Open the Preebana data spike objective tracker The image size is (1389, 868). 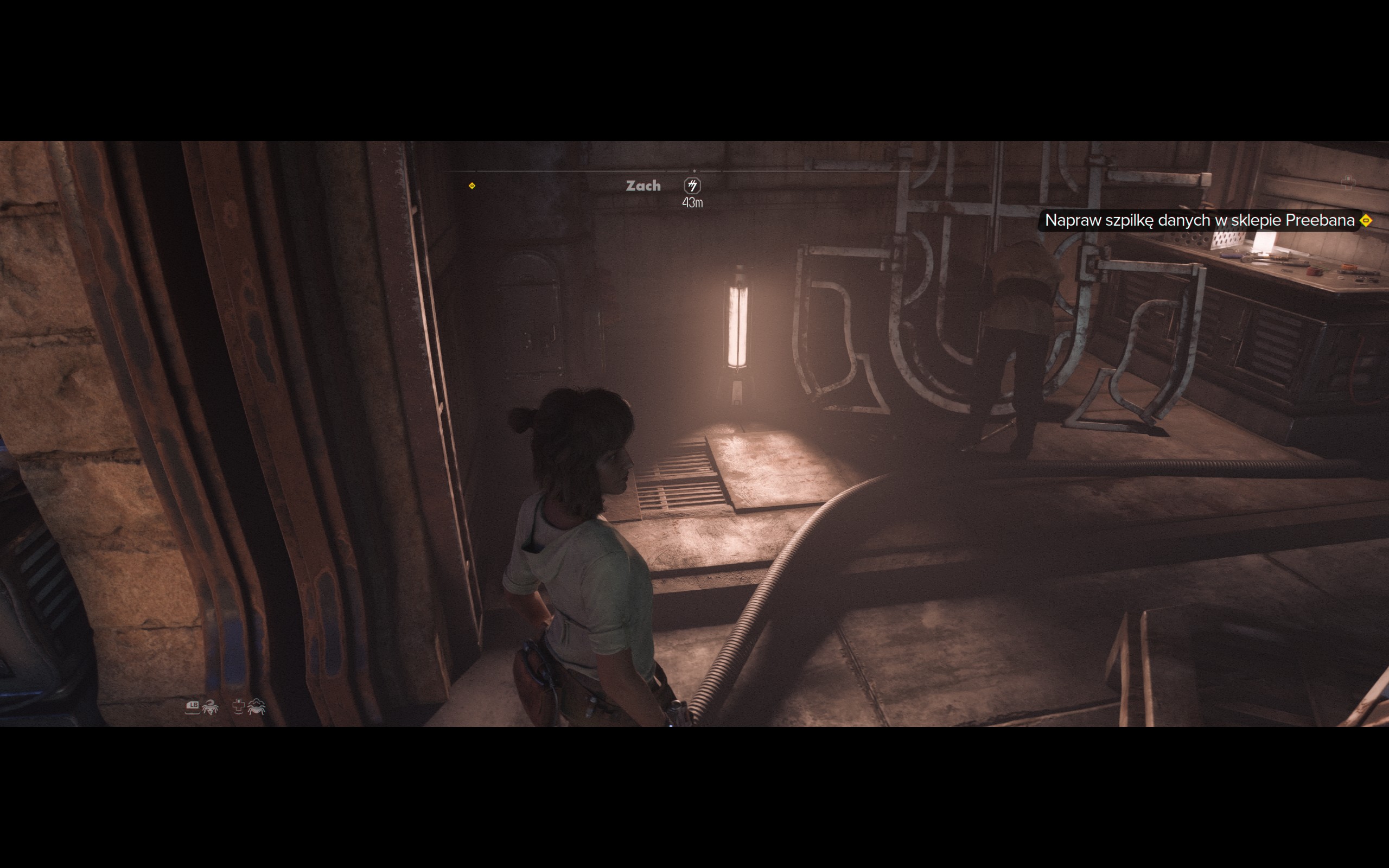pos(1200,220)
